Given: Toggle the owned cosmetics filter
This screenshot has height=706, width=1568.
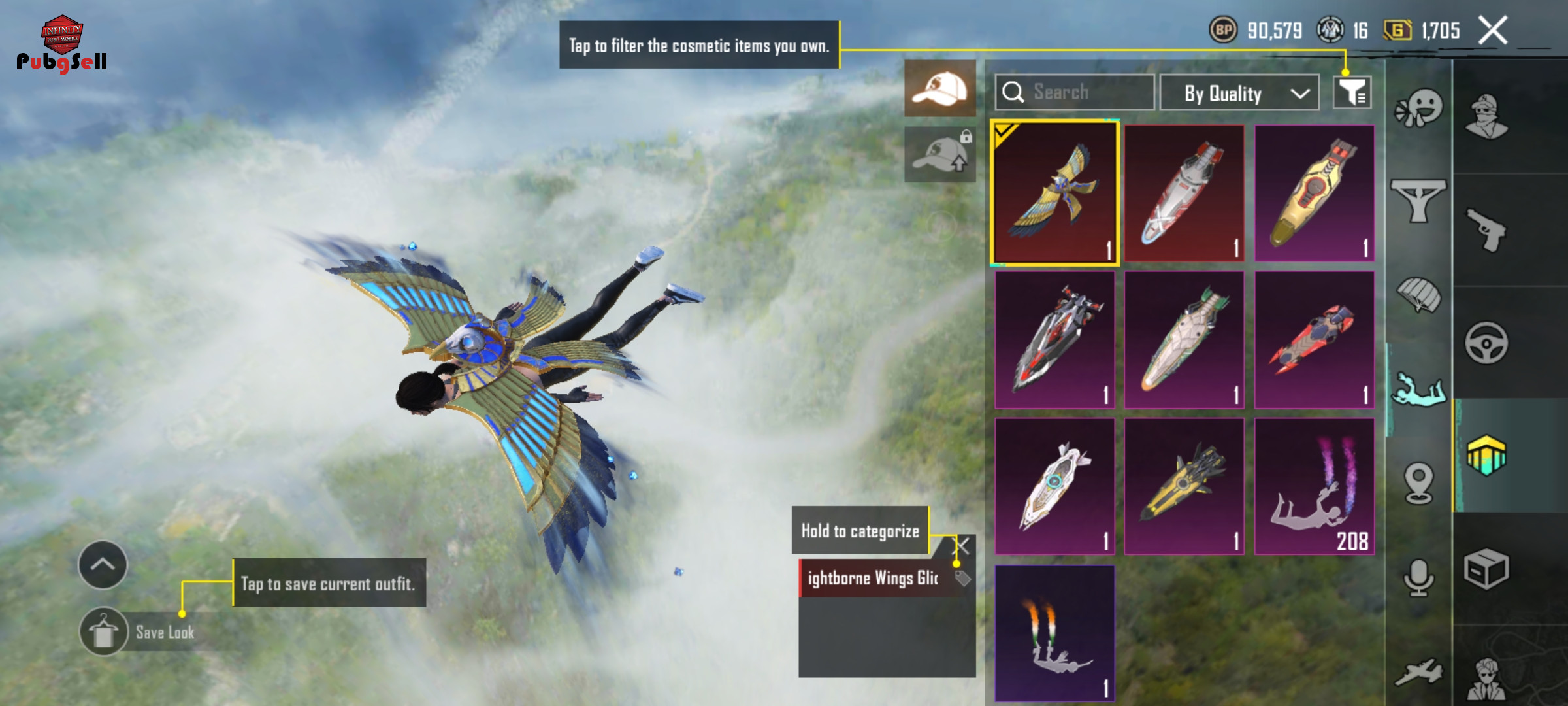Looking at the screenshot, I should 1352,92.
